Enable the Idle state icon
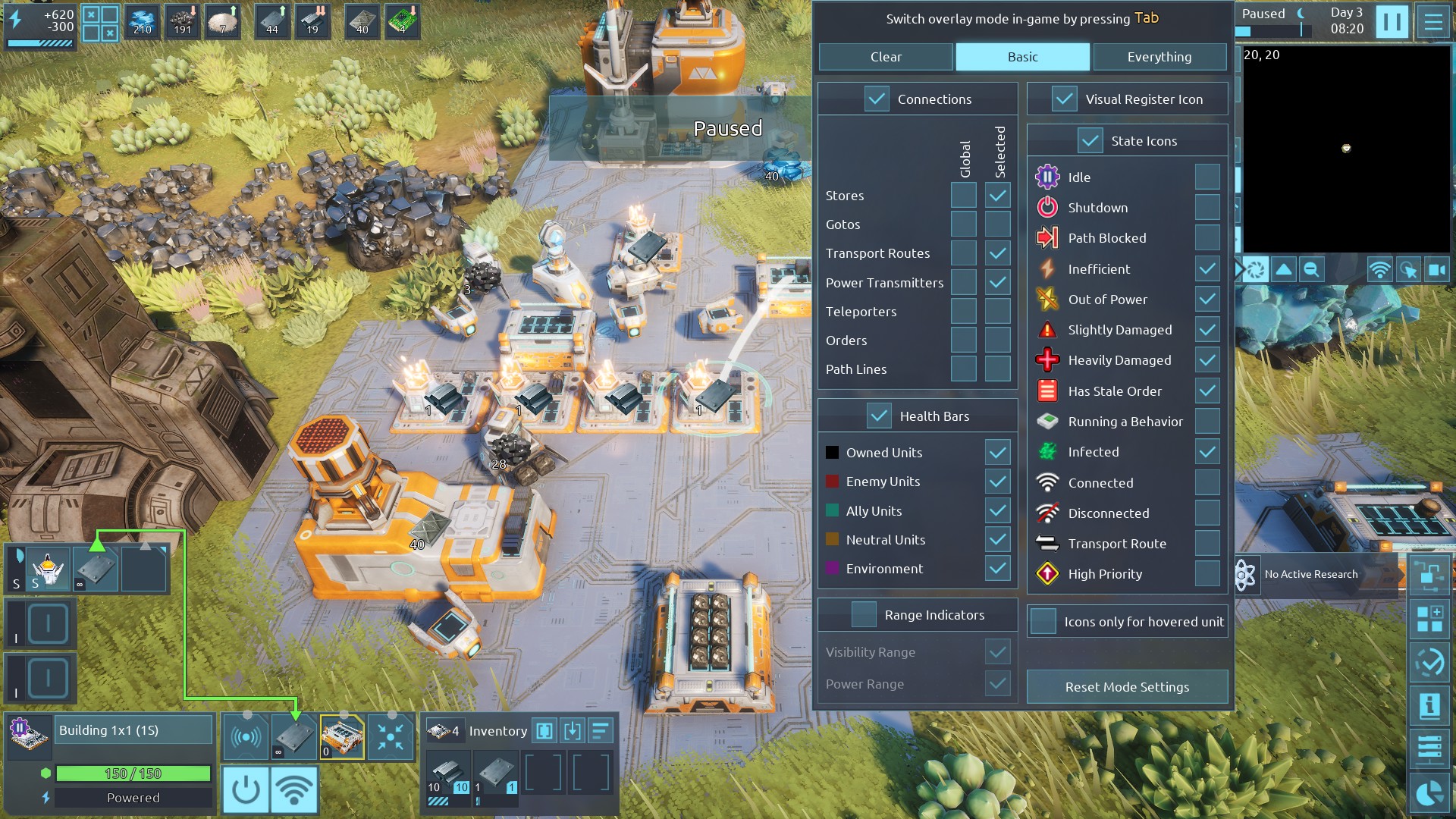This screenshot has height=819, width=1456. (1207, 177)
